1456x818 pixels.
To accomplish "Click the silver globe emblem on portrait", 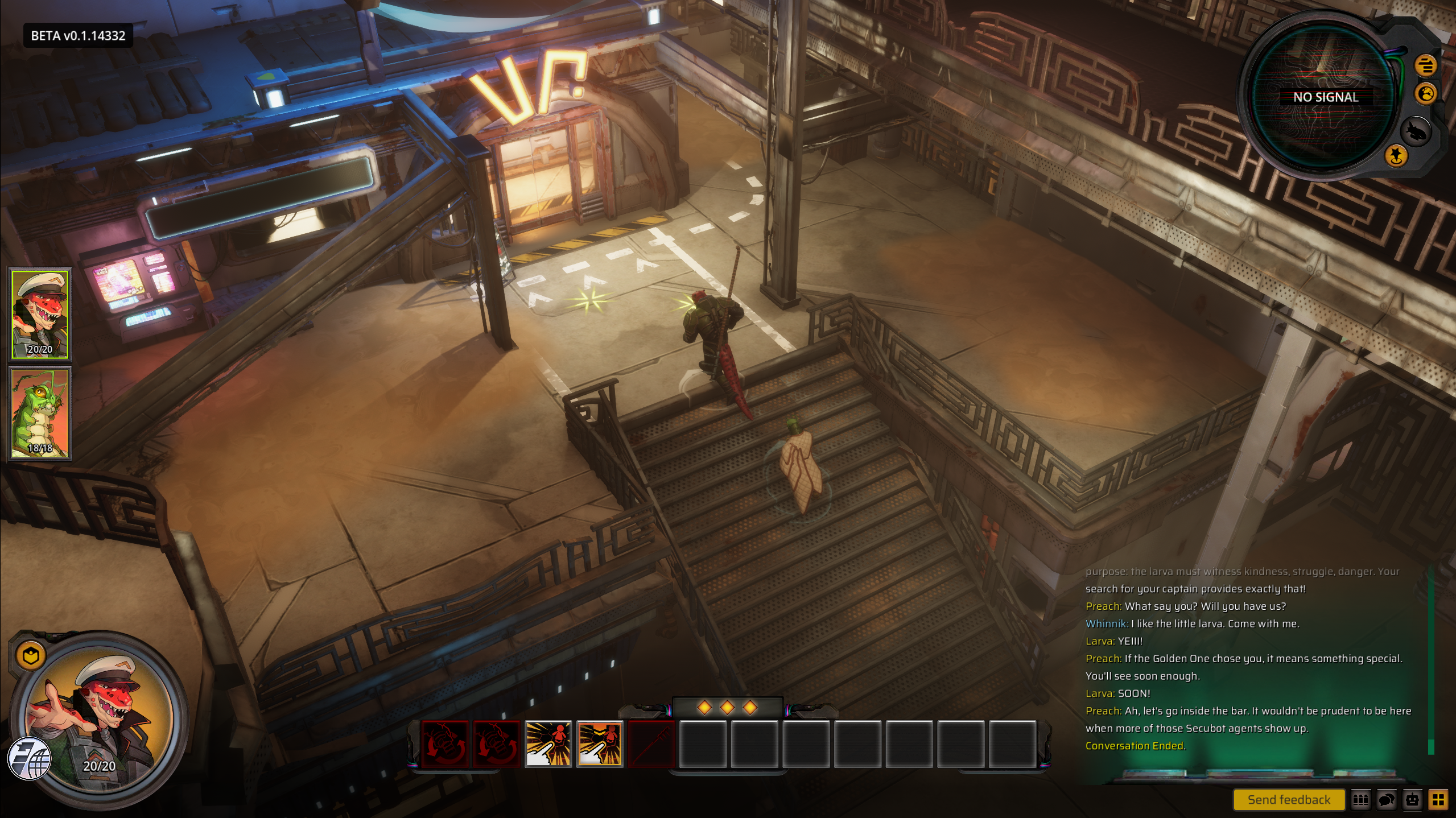I will 30,758.
